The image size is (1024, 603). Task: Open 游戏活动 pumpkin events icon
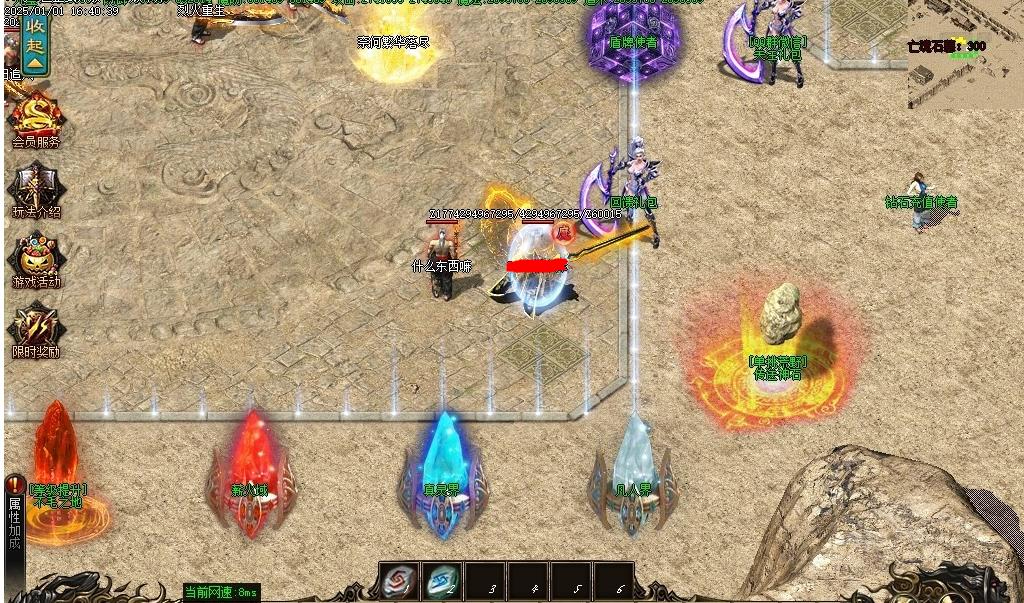tap(36, 259)
